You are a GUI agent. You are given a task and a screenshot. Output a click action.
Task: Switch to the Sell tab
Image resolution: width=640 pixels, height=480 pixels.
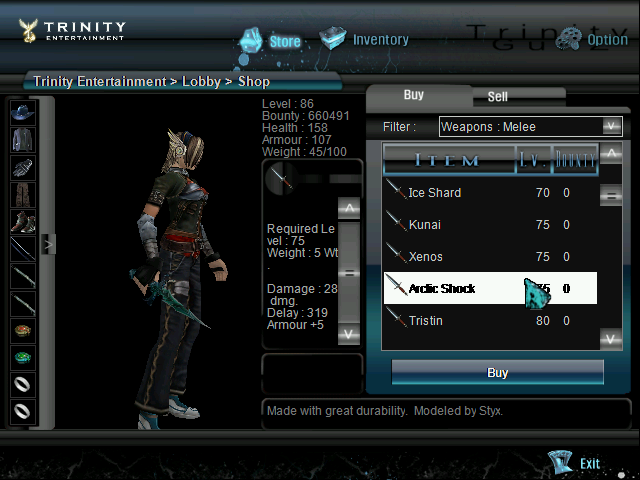pyautogui.click(x=497, y=97)
